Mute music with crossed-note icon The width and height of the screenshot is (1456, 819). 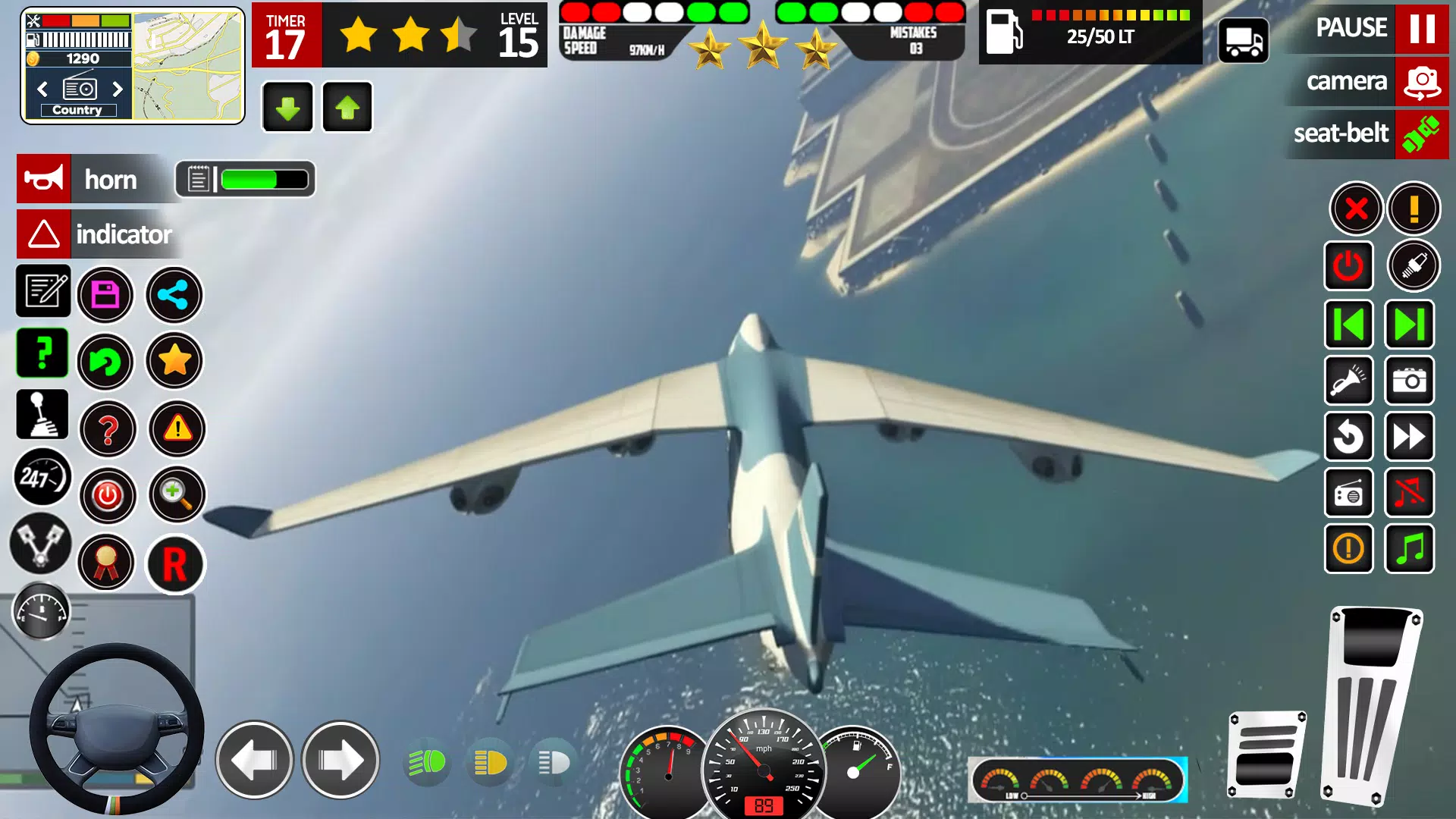point(1410,493)
